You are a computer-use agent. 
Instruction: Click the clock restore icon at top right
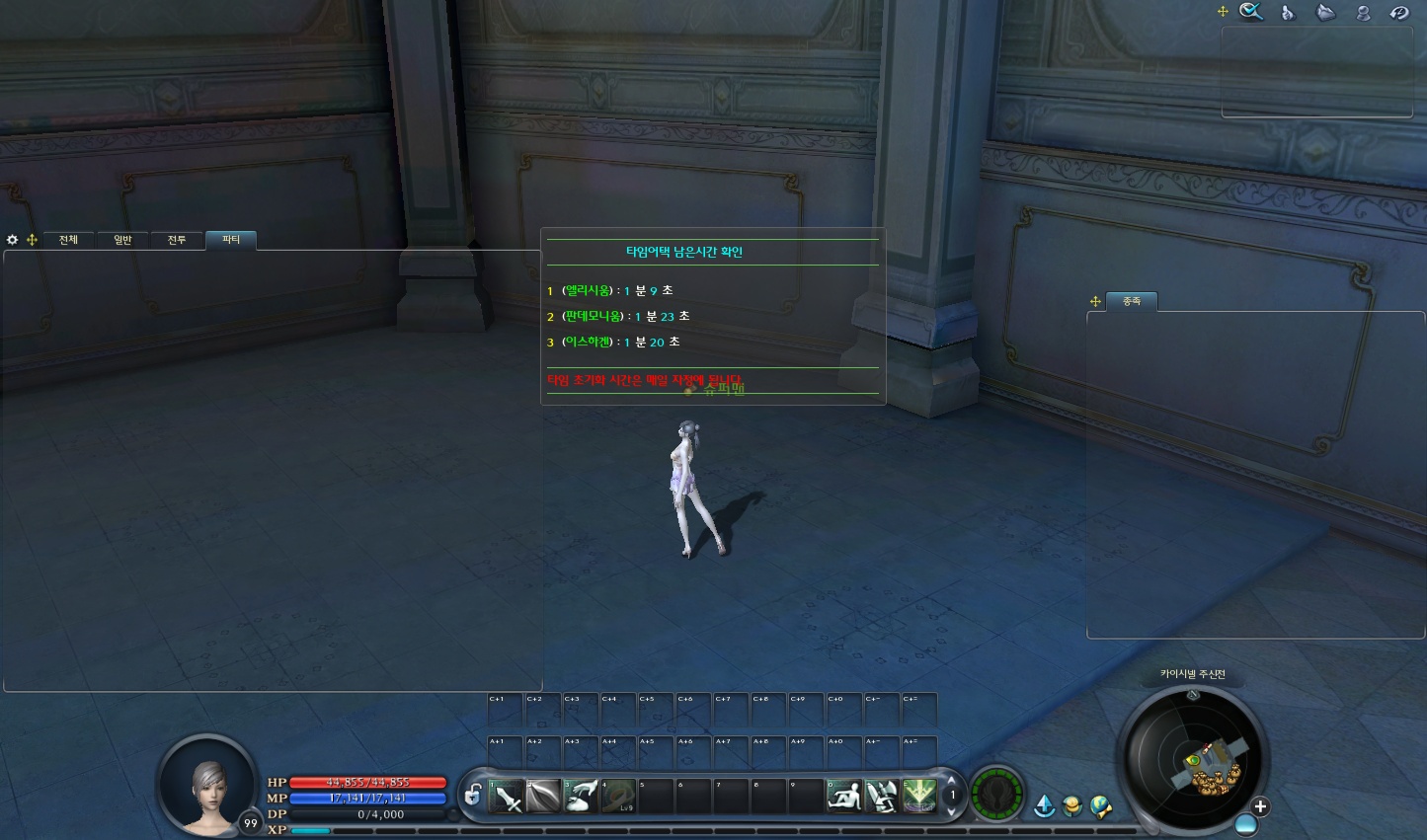tap(1401, 13)
